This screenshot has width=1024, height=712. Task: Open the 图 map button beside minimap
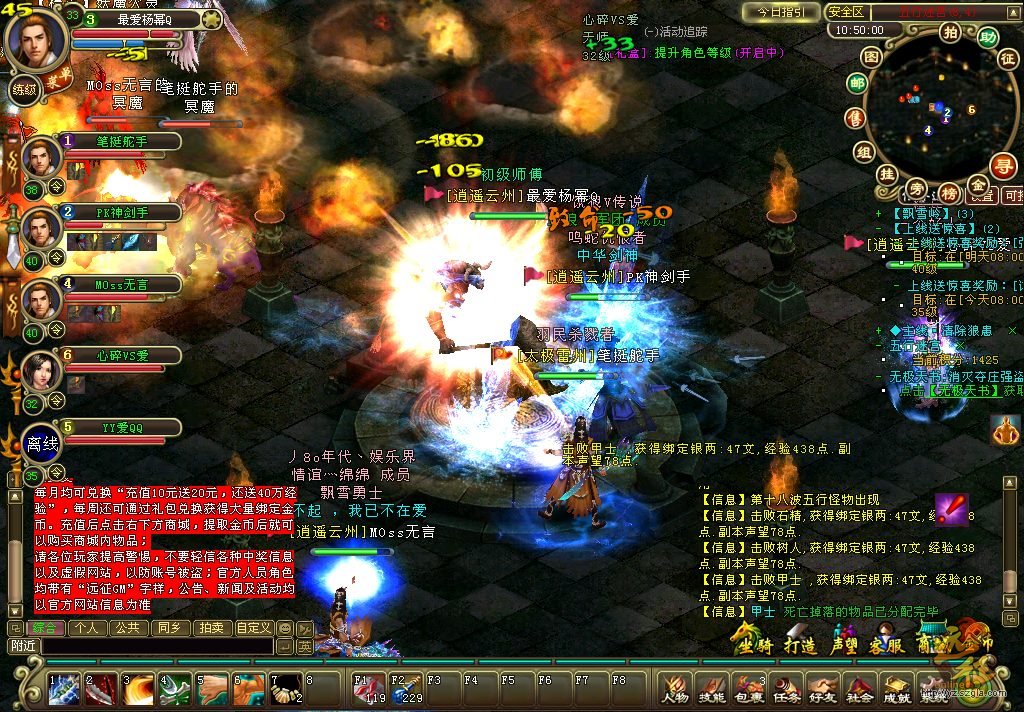tap(871, 57)
